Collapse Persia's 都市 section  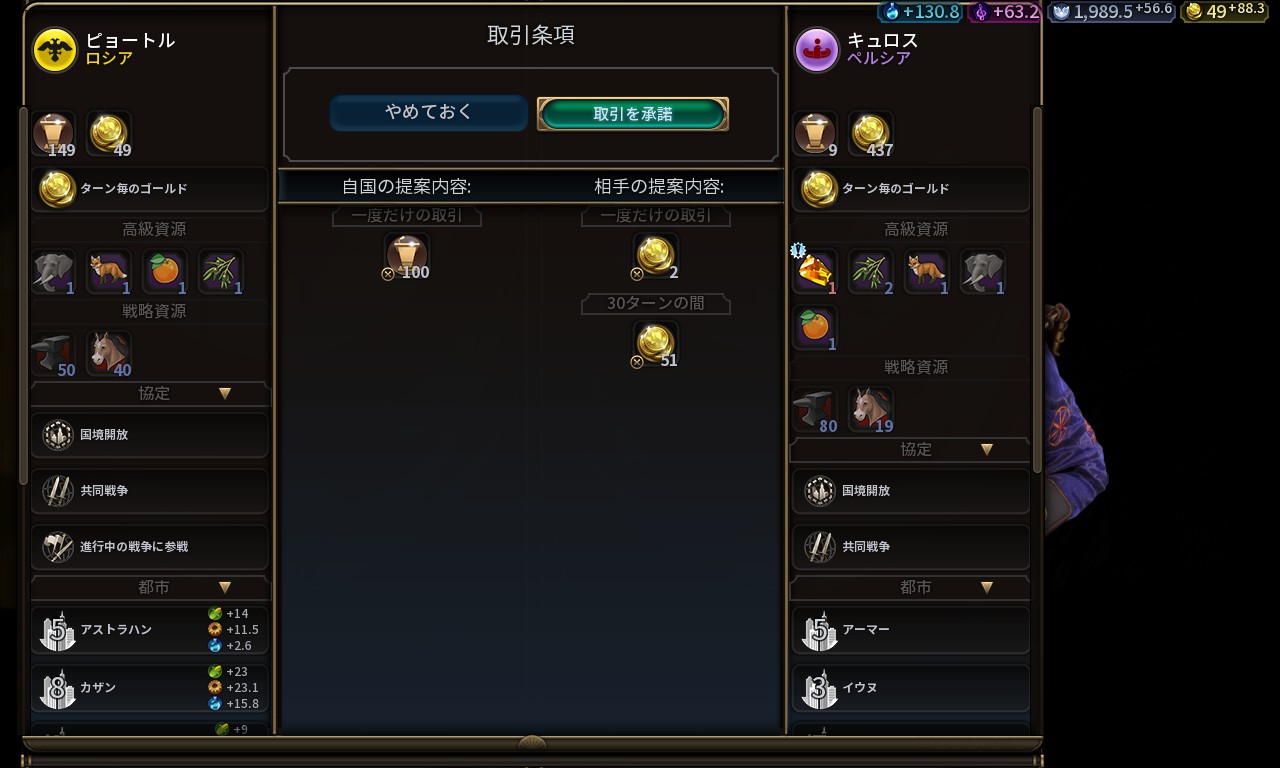pos(987,588)
